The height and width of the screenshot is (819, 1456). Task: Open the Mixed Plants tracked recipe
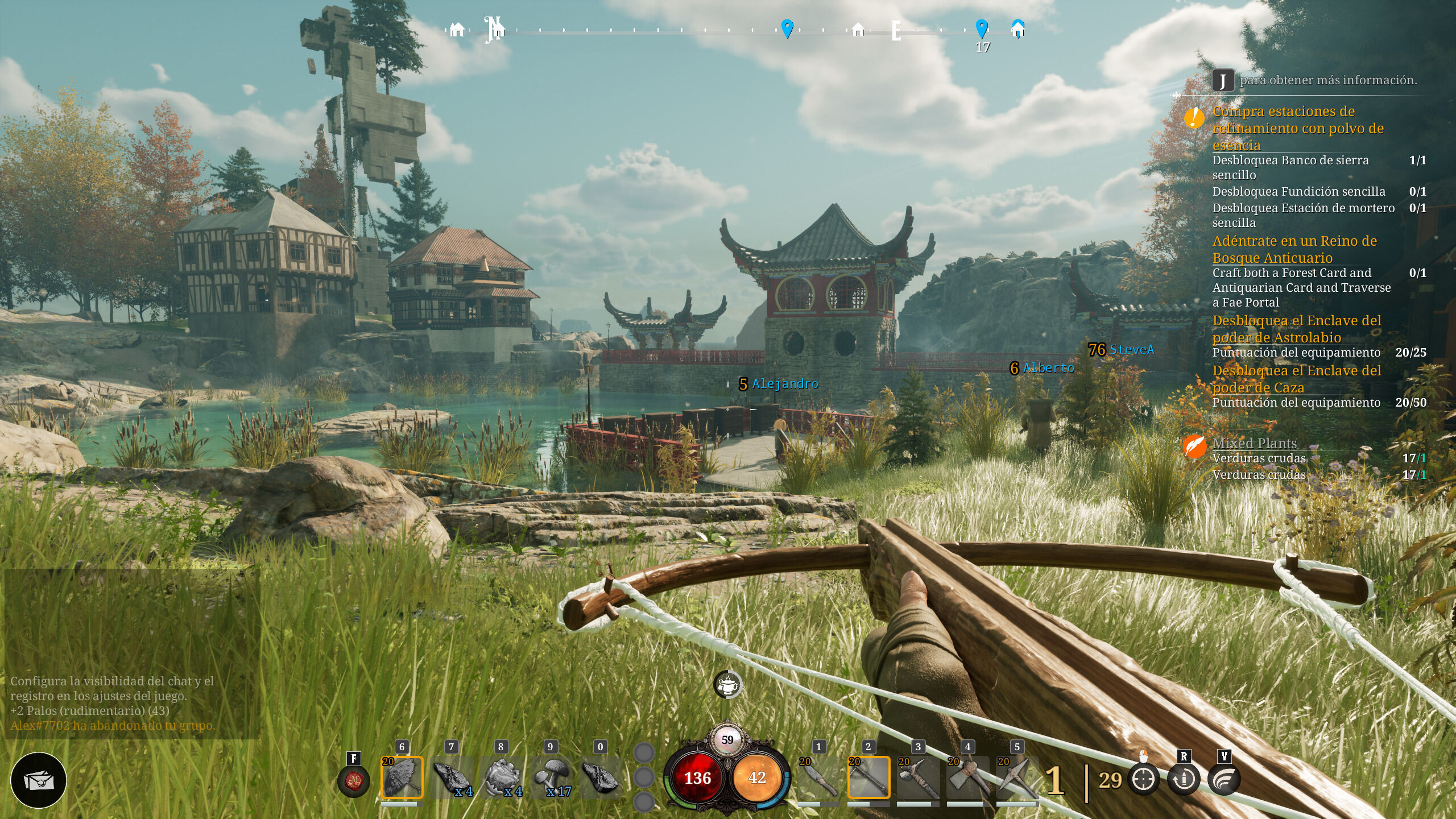pyautogui.click(x=1255, y=443)
